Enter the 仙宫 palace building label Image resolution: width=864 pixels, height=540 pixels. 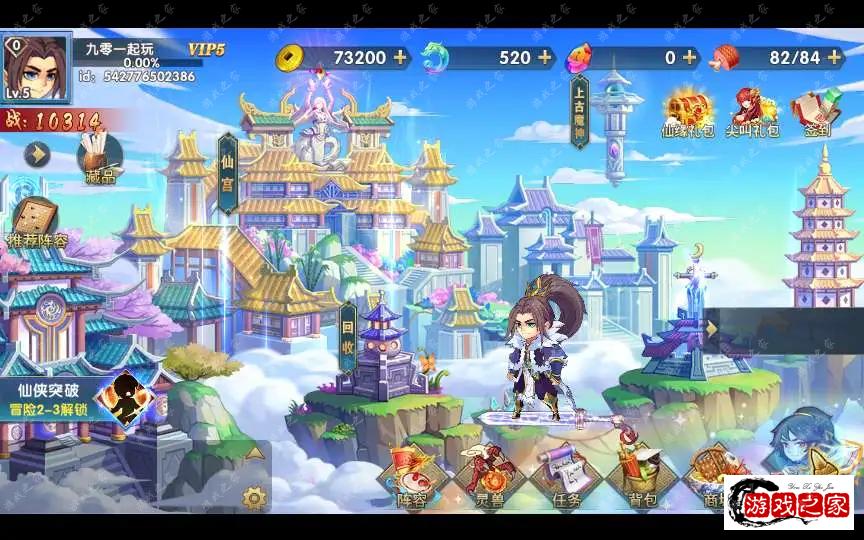pos(227,173)
